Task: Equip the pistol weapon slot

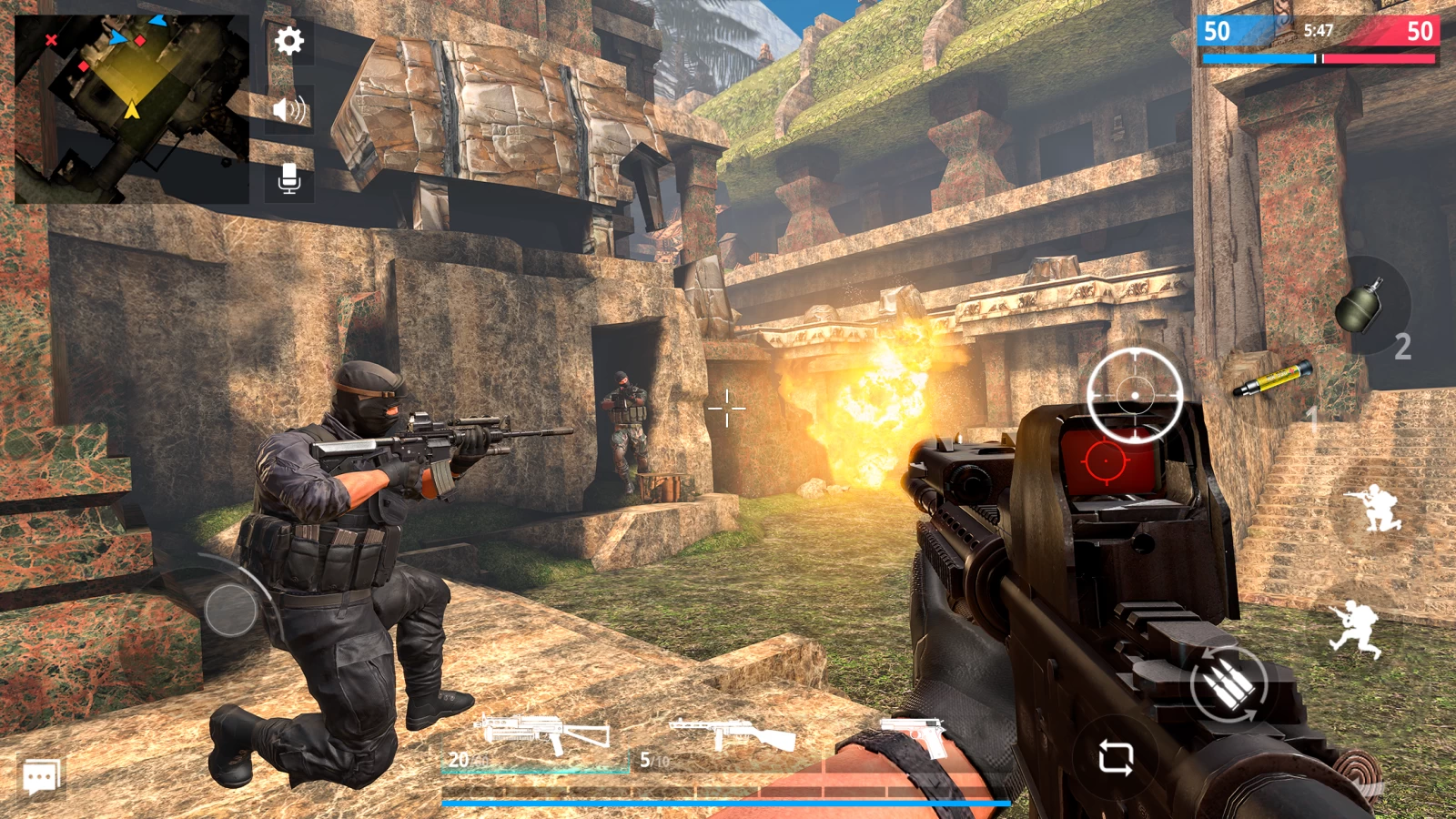Action: (x=915, y=735)
